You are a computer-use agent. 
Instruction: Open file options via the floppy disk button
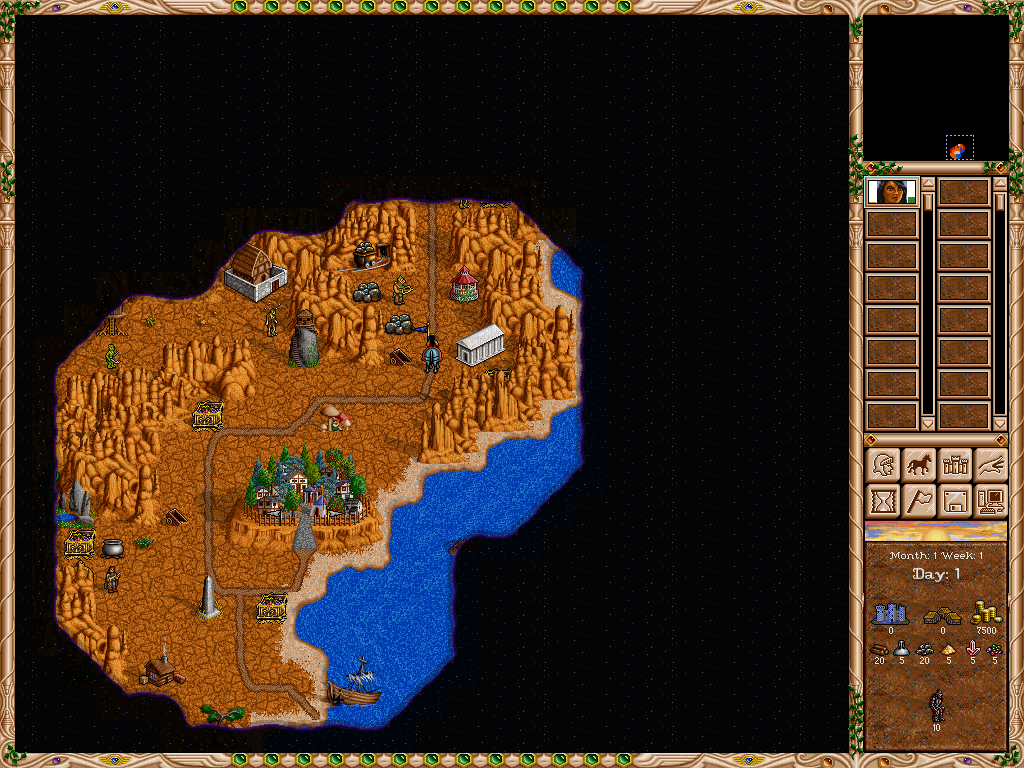[x=955, y=499]
